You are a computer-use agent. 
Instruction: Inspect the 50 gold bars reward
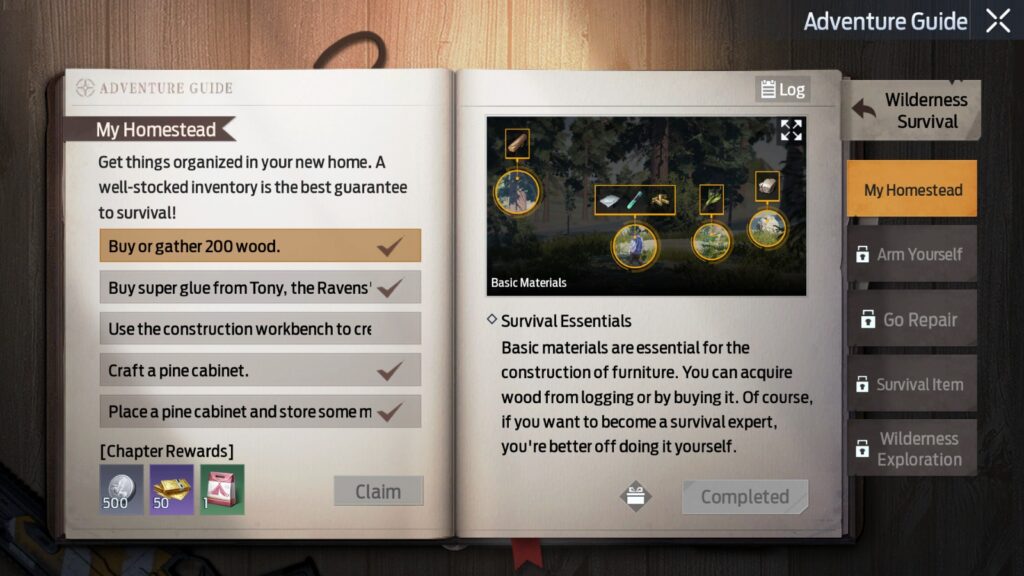[x=171, y=489]
